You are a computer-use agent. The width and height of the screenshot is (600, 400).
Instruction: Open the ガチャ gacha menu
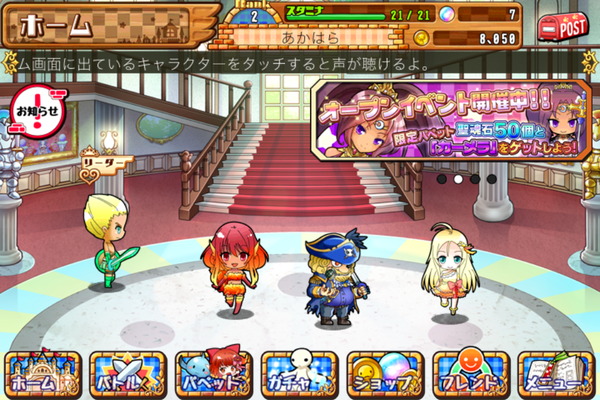pyautogui.click(x=299, y=372)
